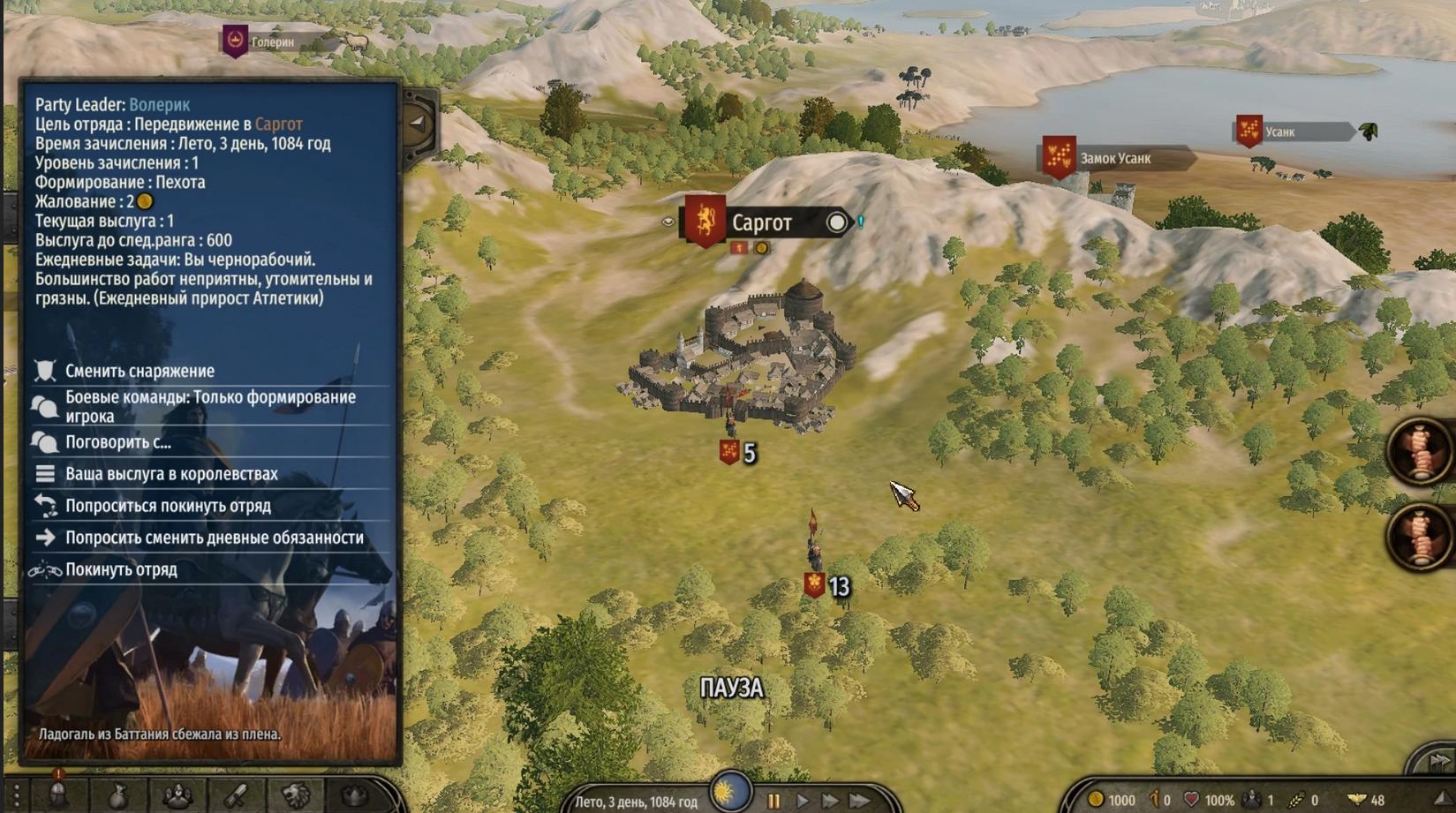This screenshot has width=1456, height=813.
Task: Select the Саргот town nameplate
Action: pos(760,223)
